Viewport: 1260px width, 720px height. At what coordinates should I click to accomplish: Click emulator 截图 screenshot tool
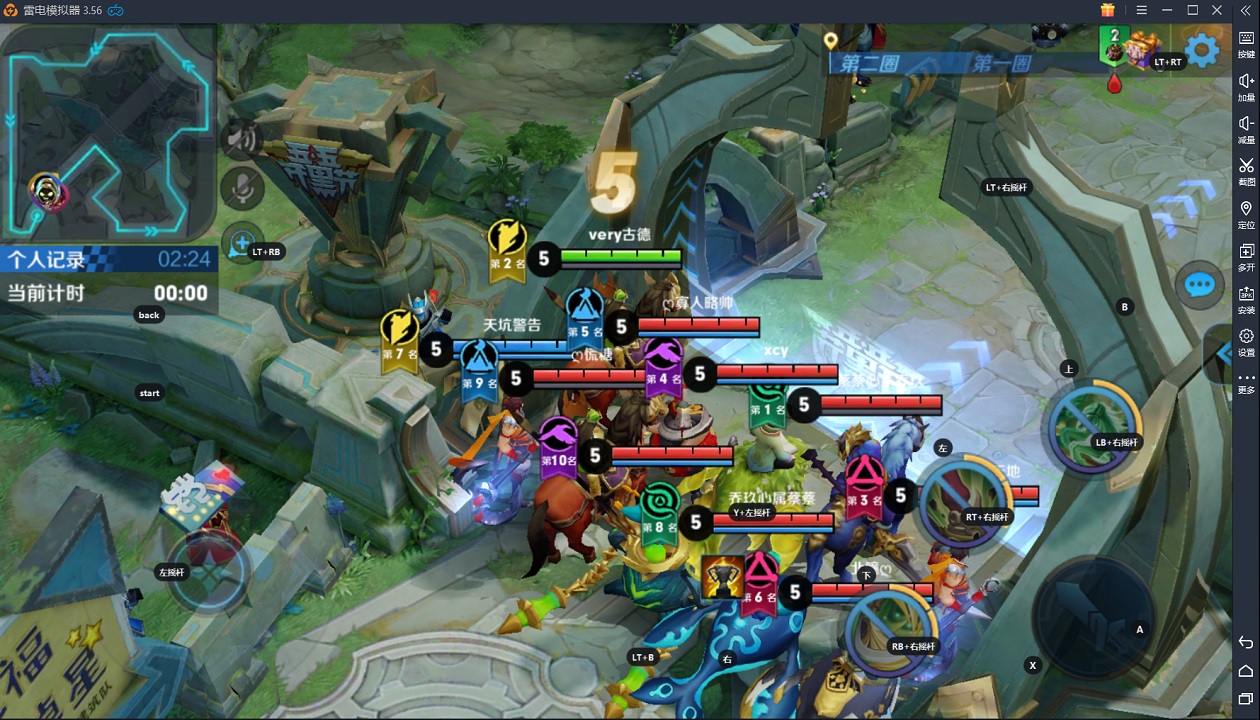[1246, 171]
